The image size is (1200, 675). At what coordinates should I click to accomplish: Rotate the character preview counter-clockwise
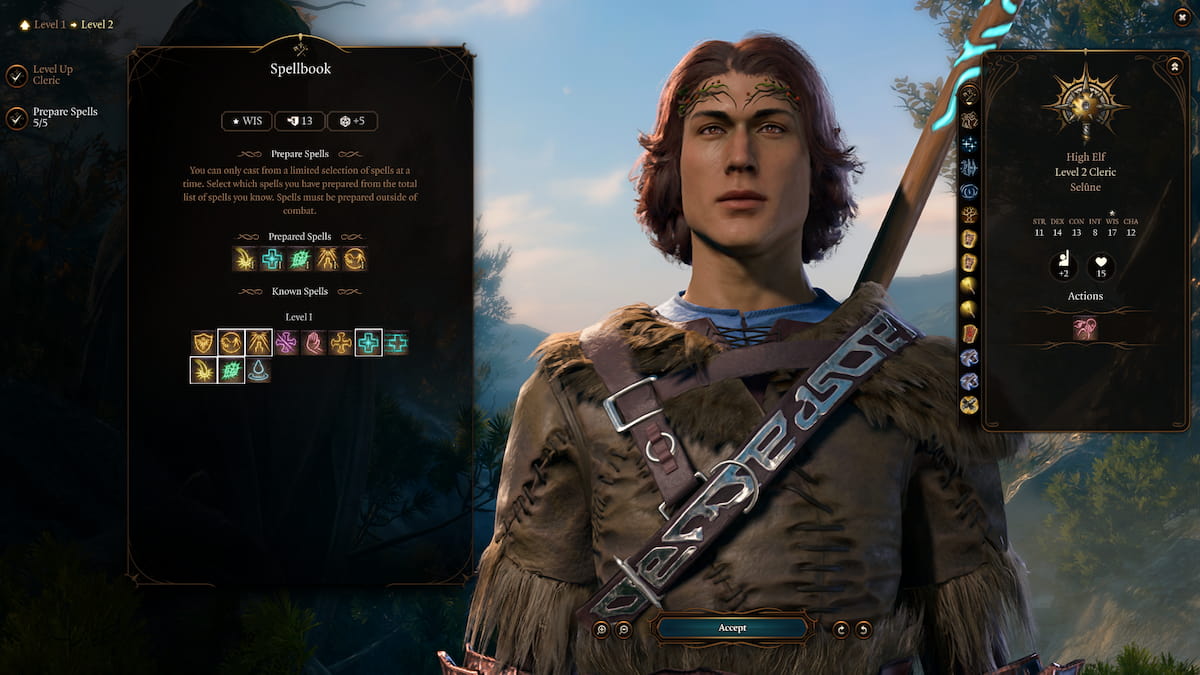click(x=863, y=629)
